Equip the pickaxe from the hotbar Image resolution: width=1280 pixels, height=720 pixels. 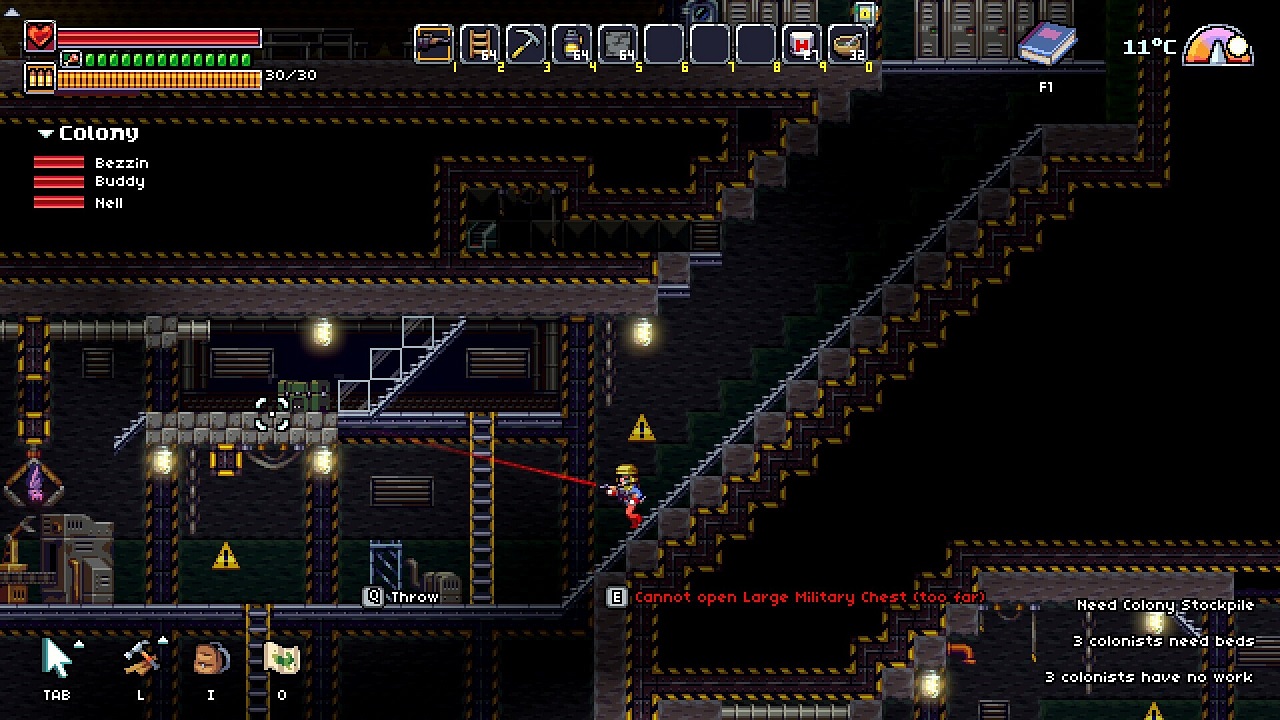point(526,44)
